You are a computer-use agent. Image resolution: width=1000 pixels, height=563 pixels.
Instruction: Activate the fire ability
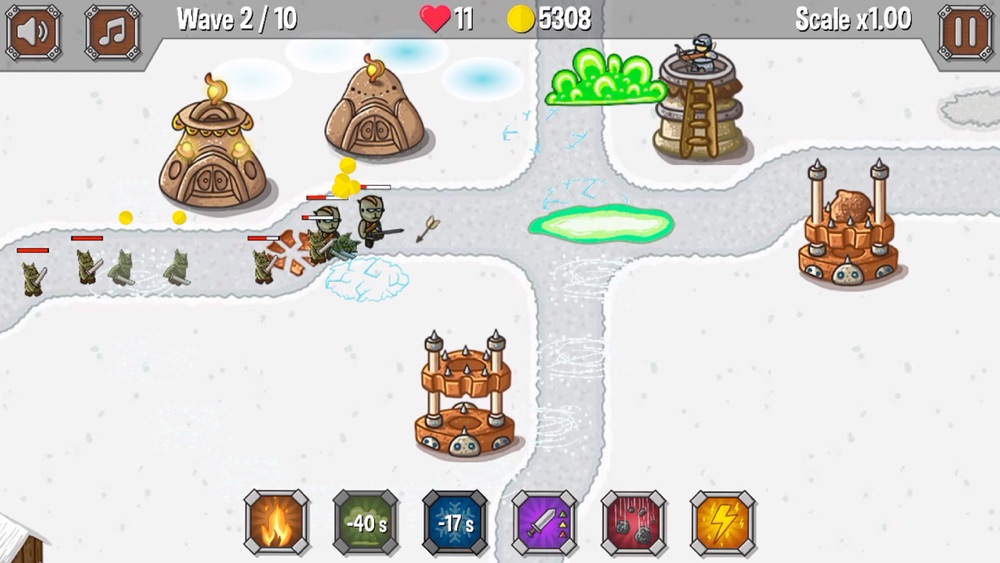(x=276, y=523)
